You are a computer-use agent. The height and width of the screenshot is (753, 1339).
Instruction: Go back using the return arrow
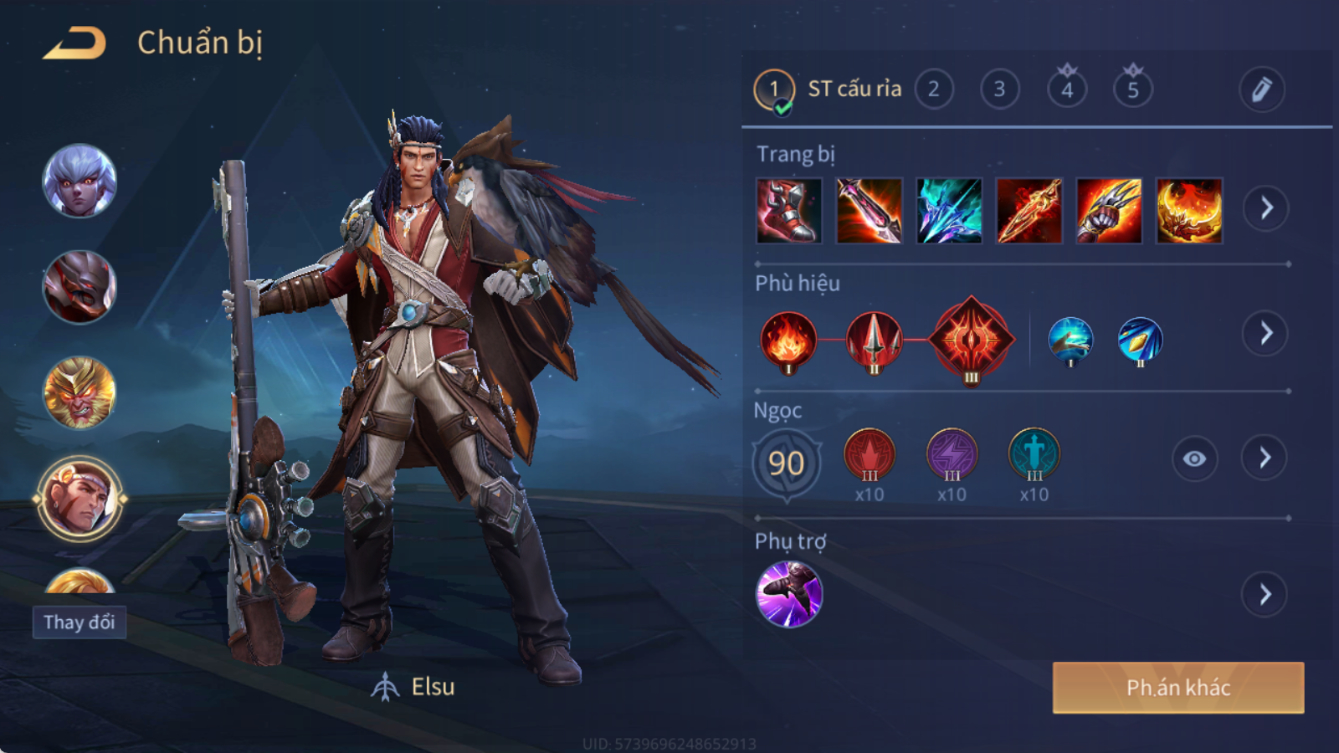coord(75,43)
